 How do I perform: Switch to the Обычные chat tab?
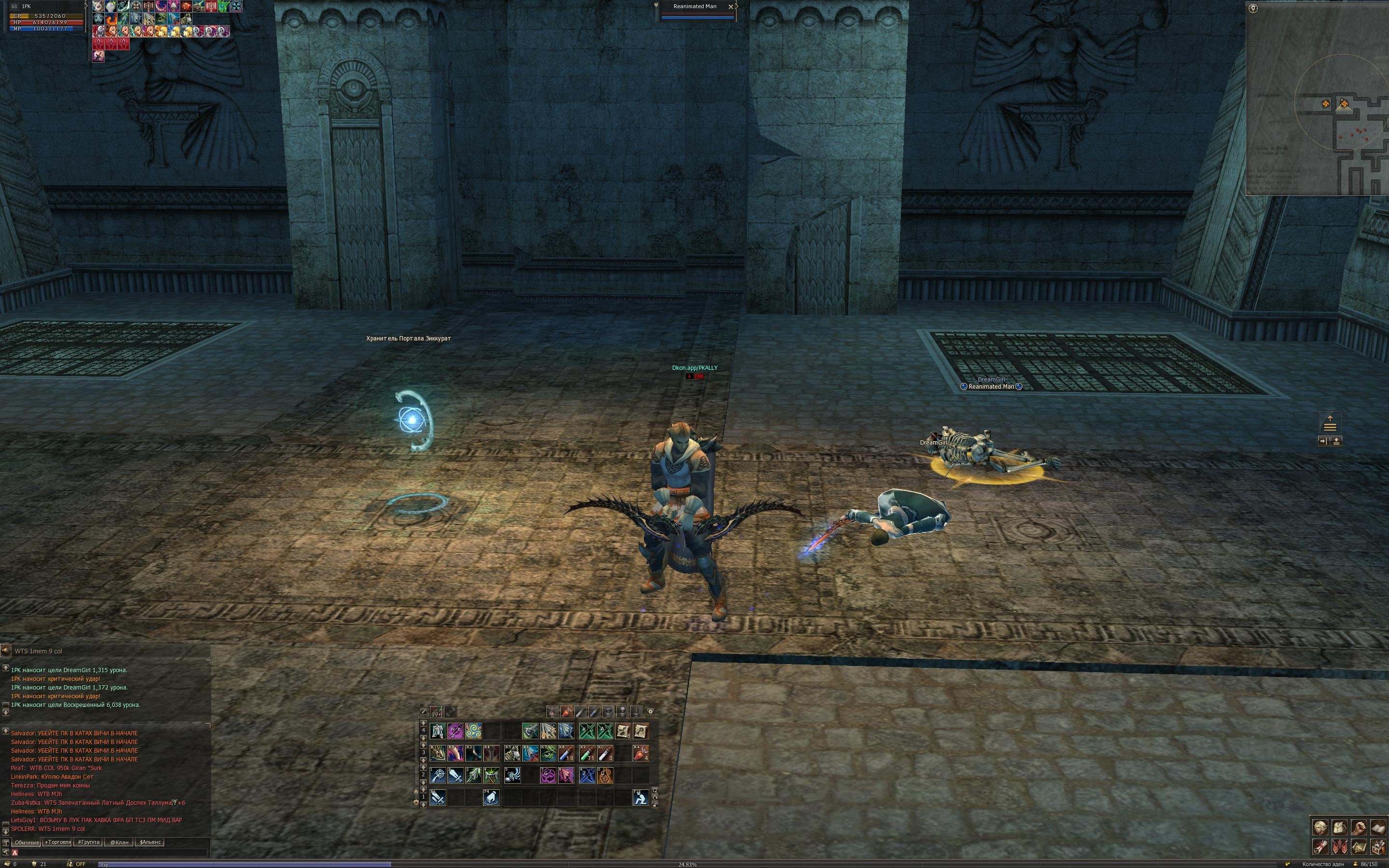pos(27,842)
